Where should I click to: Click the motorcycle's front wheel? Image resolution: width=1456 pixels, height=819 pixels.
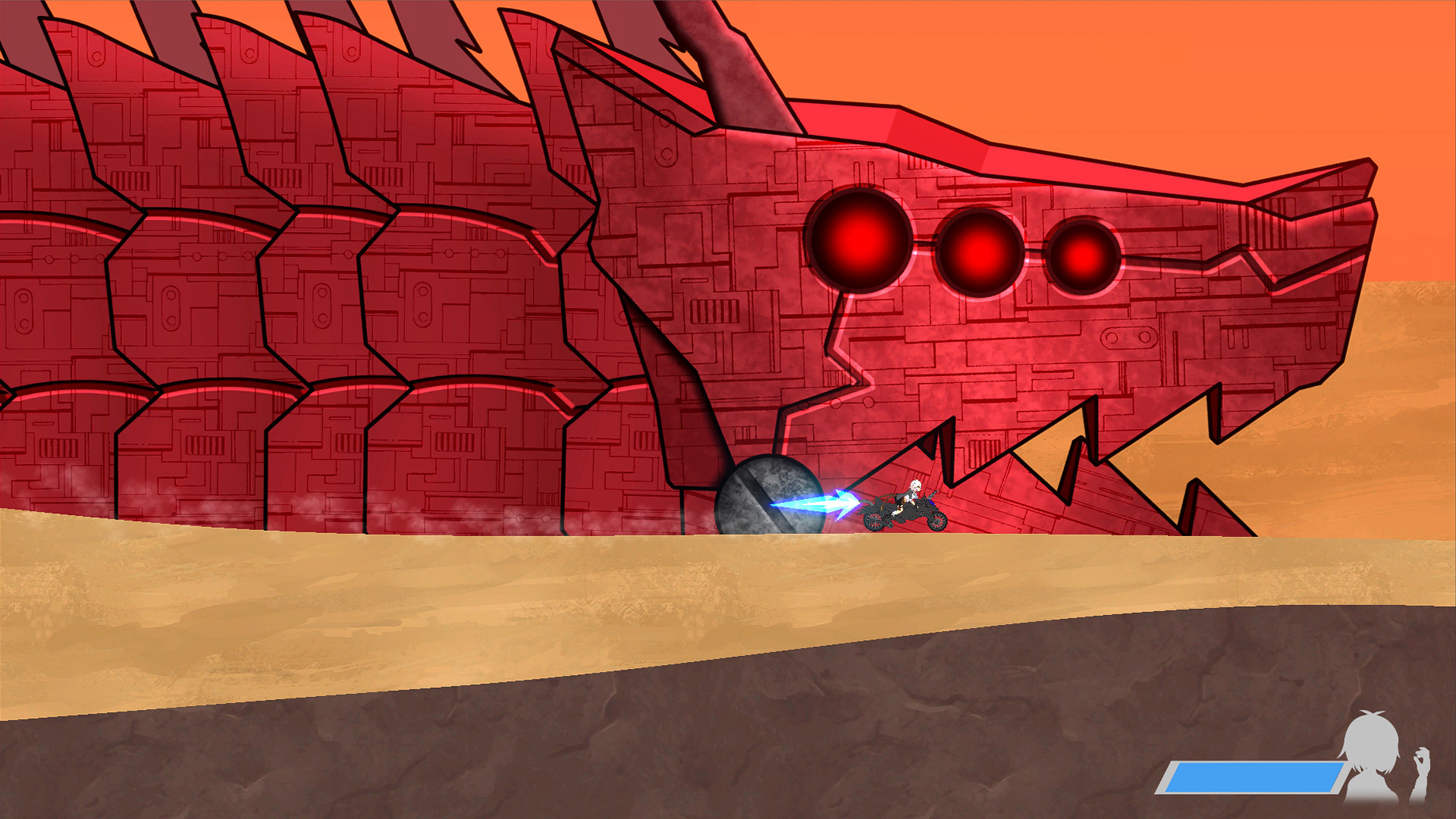[x=938, y=523]
